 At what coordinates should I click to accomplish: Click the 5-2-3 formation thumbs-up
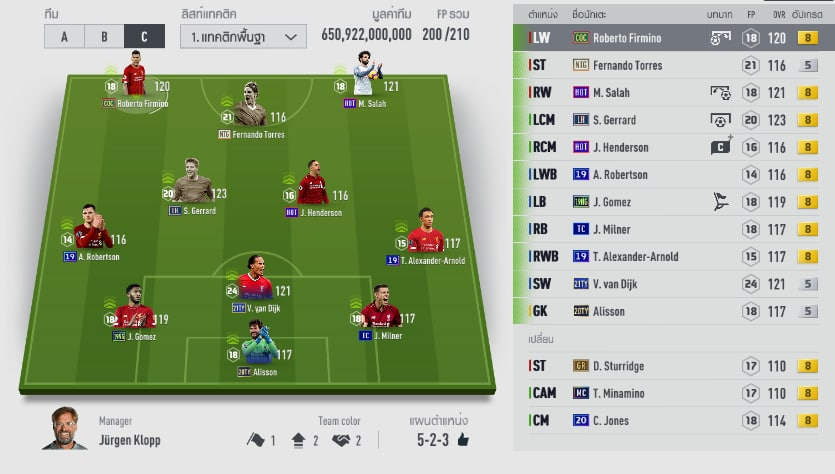[x=463, y=439]
